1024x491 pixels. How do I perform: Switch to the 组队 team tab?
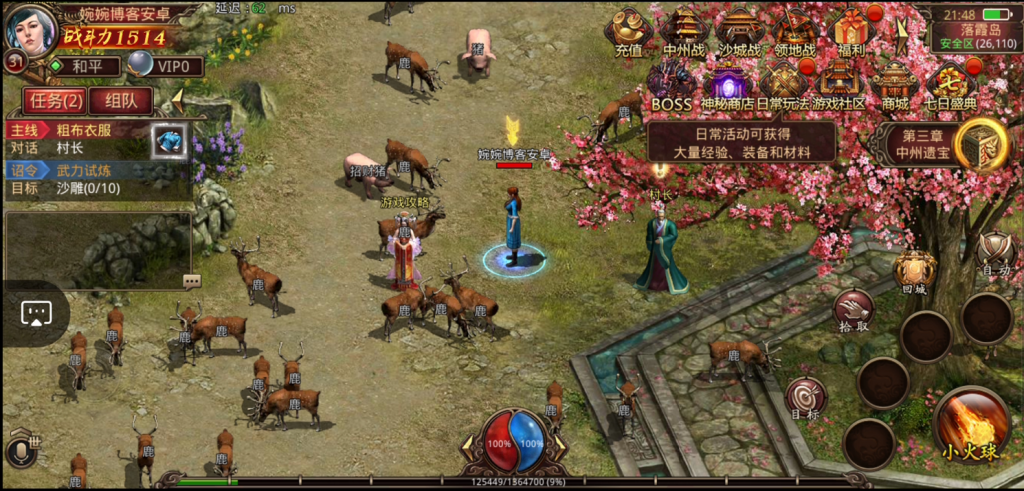(122, 100)
